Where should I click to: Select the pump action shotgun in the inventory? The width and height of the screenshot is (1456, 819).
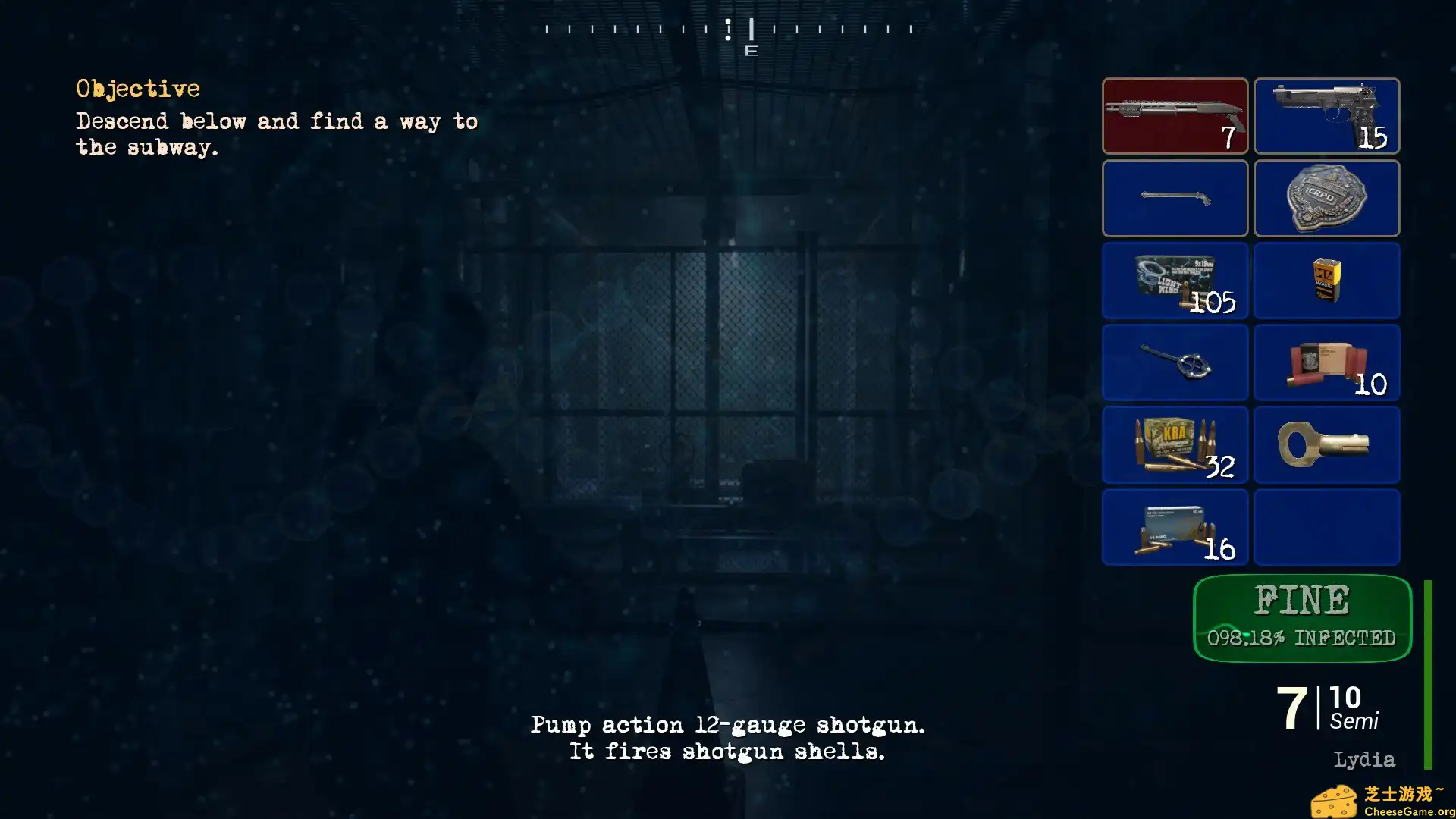(x=1175, y=115)
